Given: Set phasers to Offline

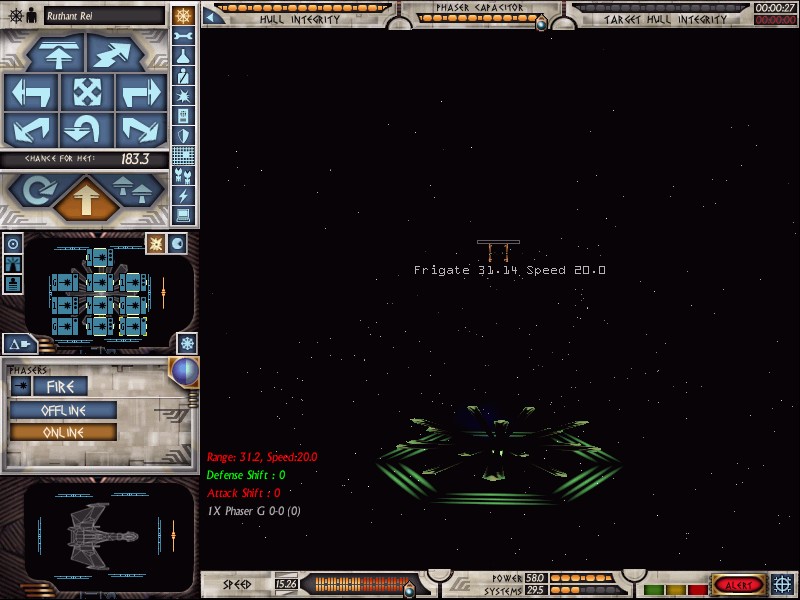Looking at the screenshot, I should [63, 410].
